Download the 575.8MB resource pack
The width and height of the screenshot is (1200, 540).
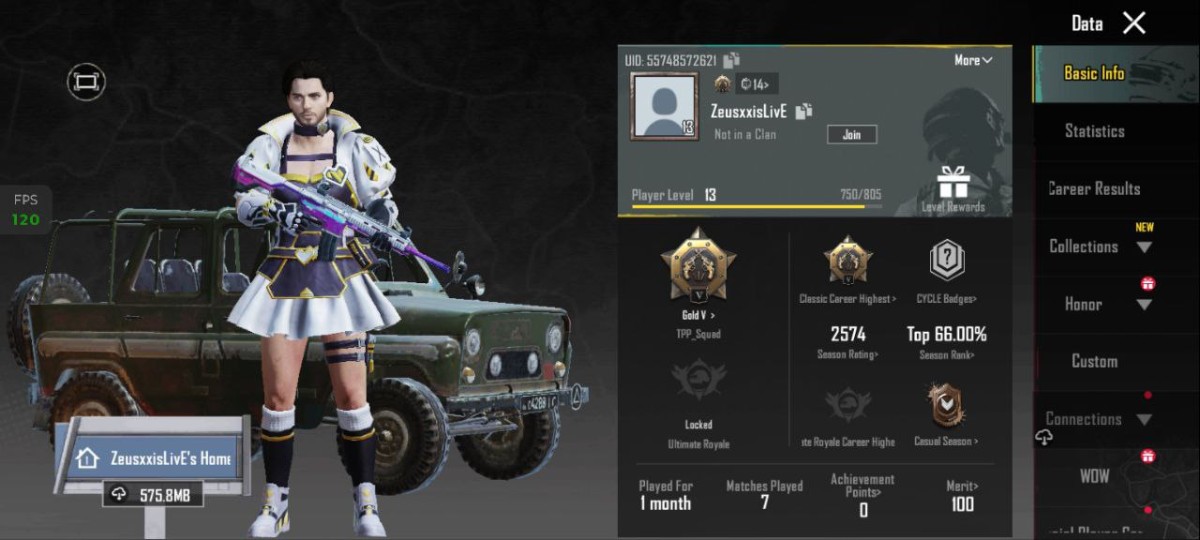(150, 494)
